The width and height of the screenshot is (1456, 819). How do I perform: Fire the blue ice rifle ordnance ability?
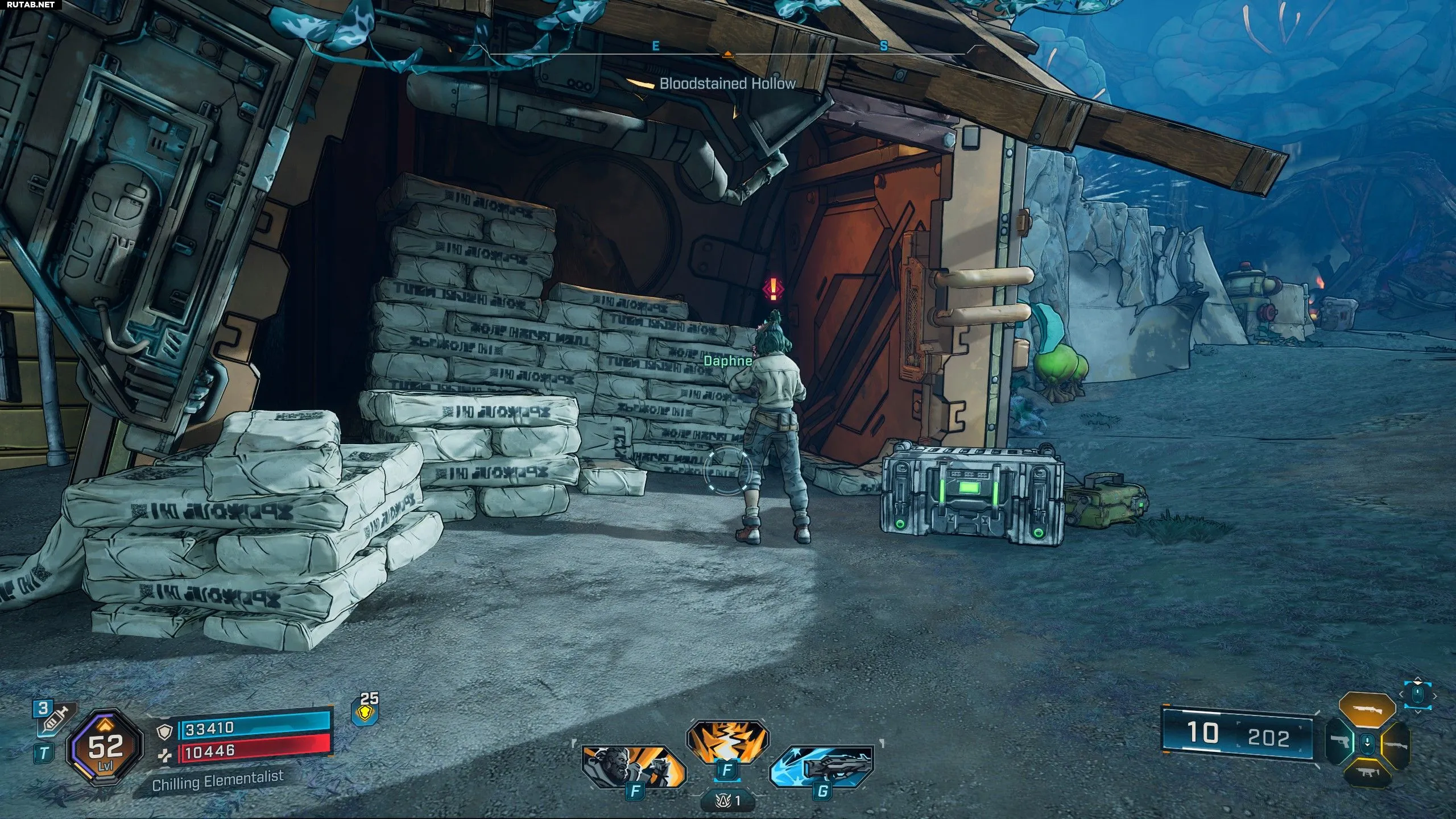822,766
